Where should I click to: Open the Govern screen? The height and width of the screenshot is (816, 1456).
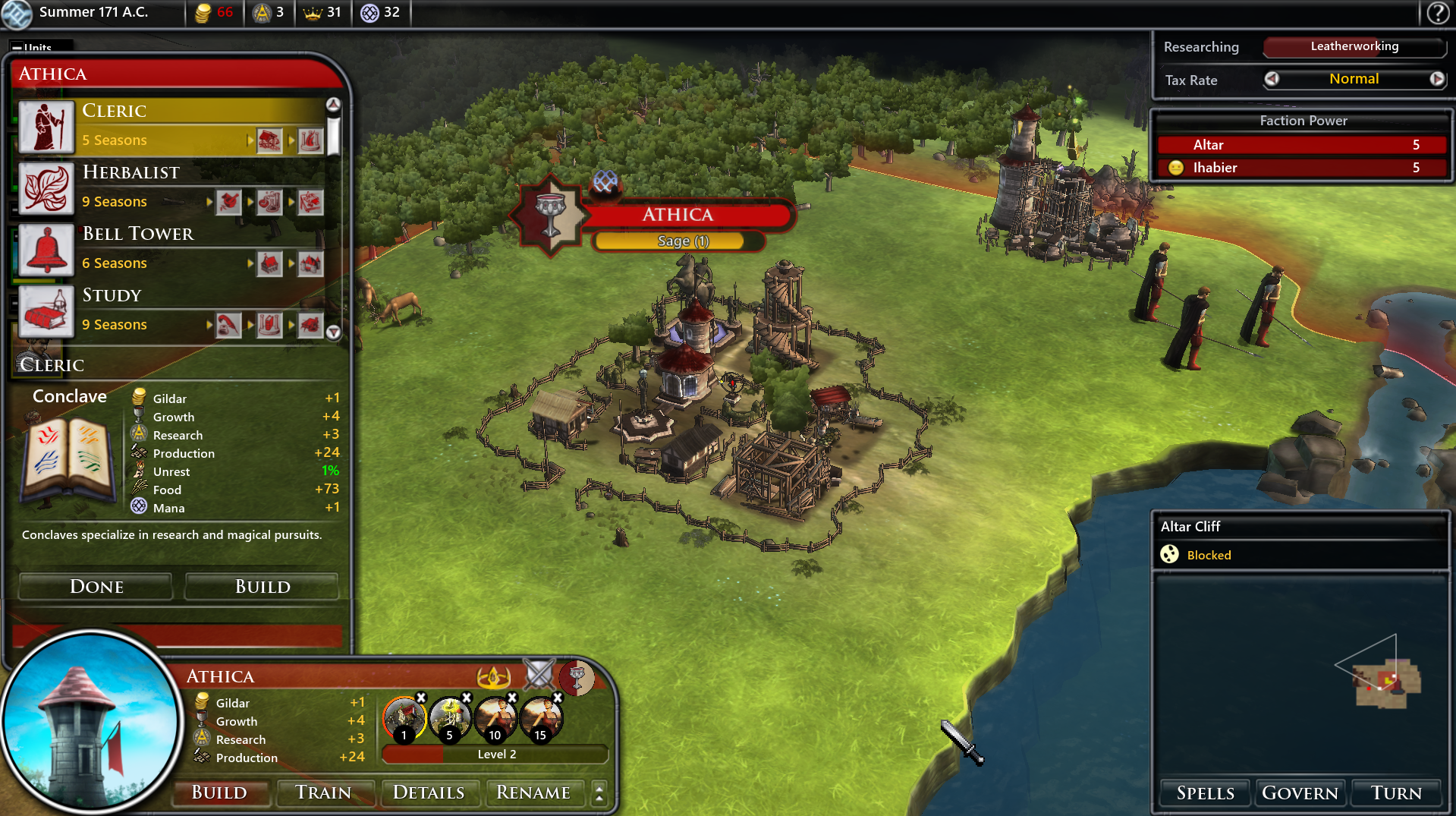[1300, 793]
